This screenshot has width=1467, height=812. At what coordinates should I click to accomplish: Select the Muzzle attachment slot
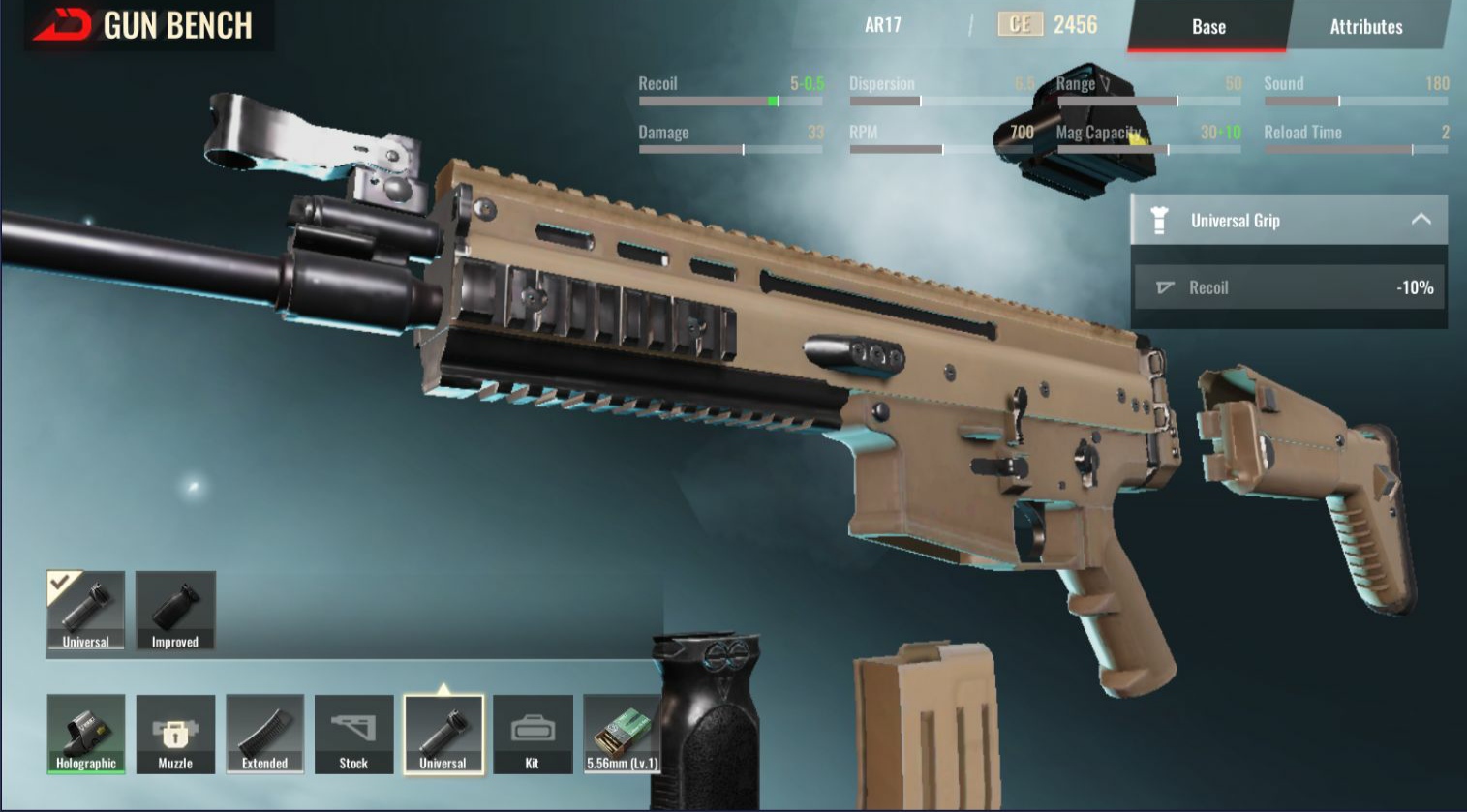click(x=175, y=734)
